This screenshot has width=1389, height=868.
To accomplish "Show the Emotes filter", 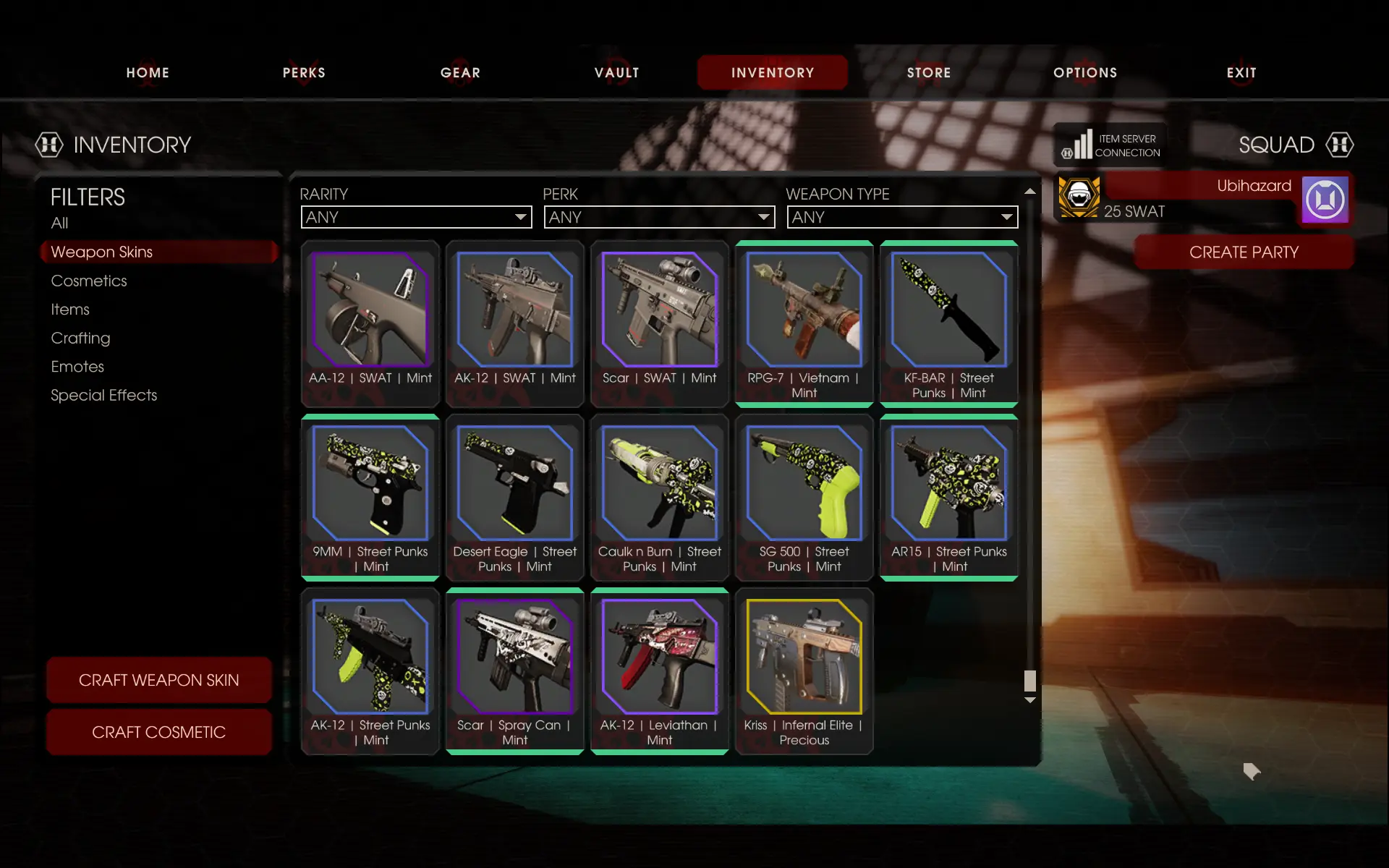I will coord(77,367).
